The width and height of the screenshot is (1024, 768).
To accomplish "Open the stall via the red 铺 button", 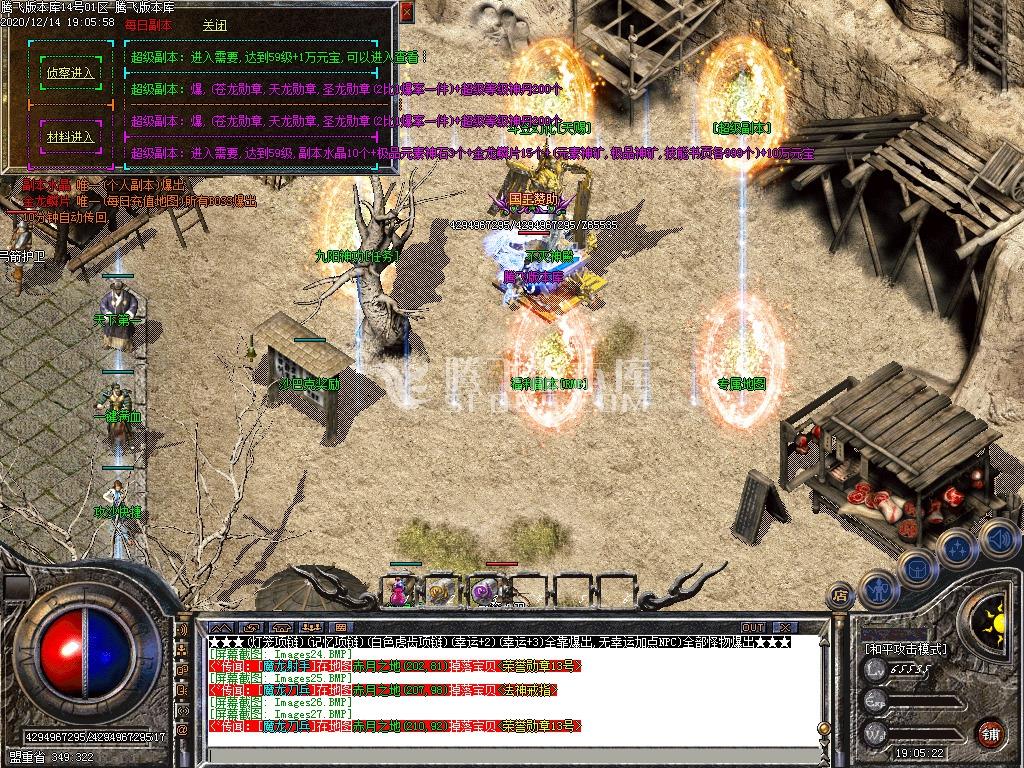I will click(x=990, y=733).
